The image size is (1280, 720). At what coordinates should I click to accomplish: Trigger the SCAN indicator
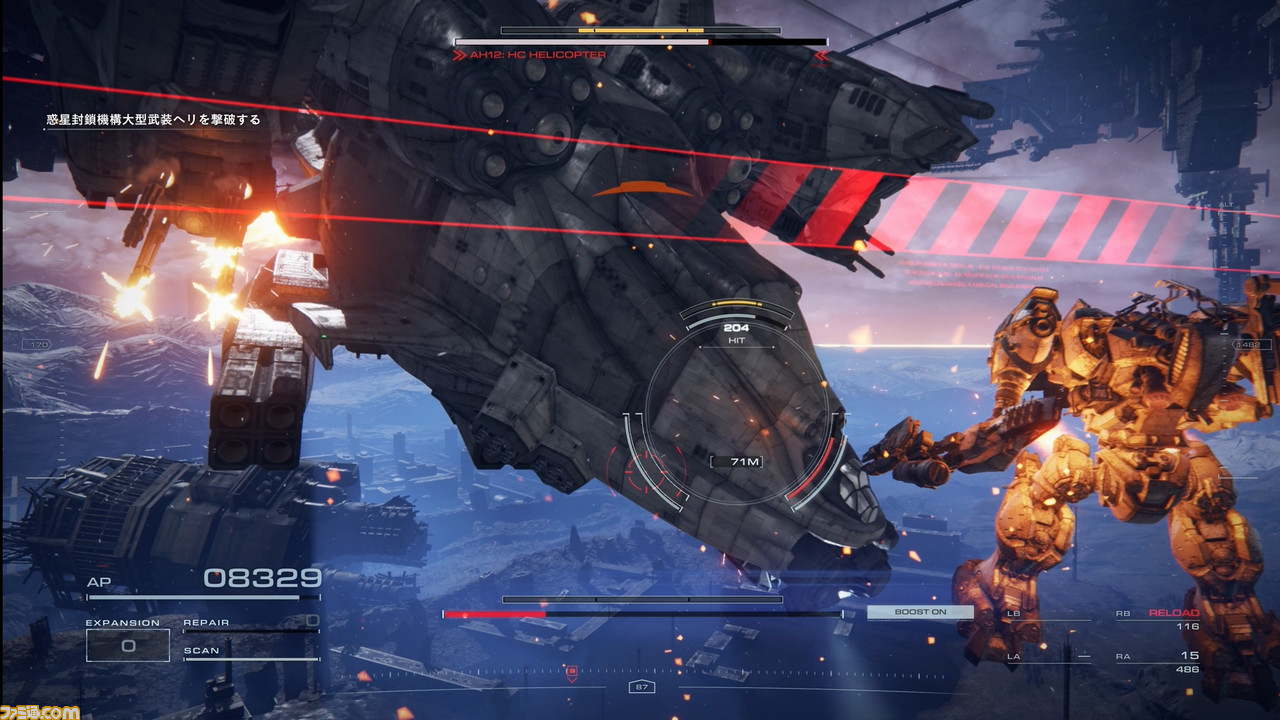[250, 651]
